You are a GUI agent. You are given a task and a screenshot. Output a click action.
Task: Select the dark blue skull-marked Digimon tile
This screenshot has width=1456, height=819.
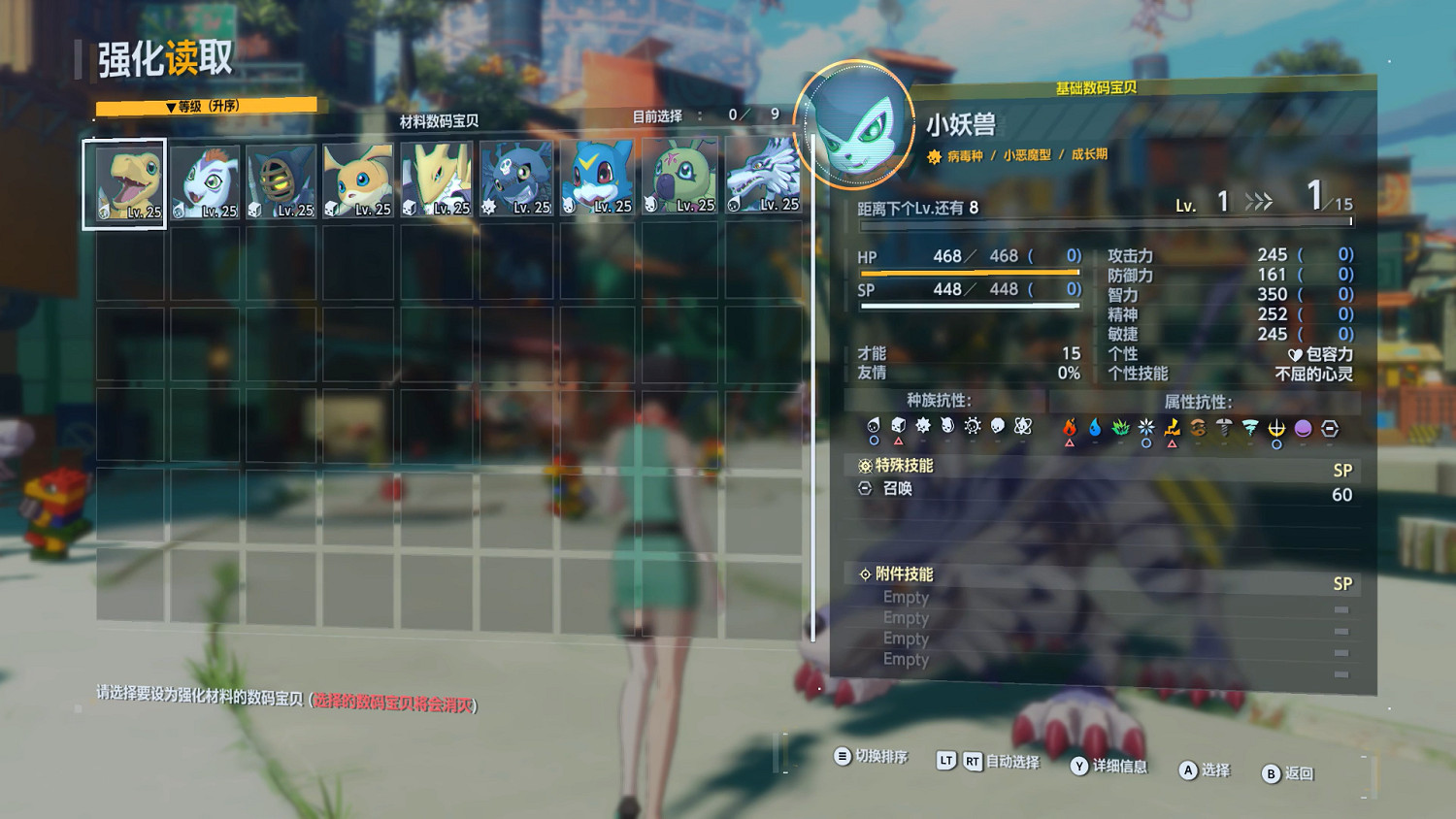pyautogui.click(x=516, y=180)
